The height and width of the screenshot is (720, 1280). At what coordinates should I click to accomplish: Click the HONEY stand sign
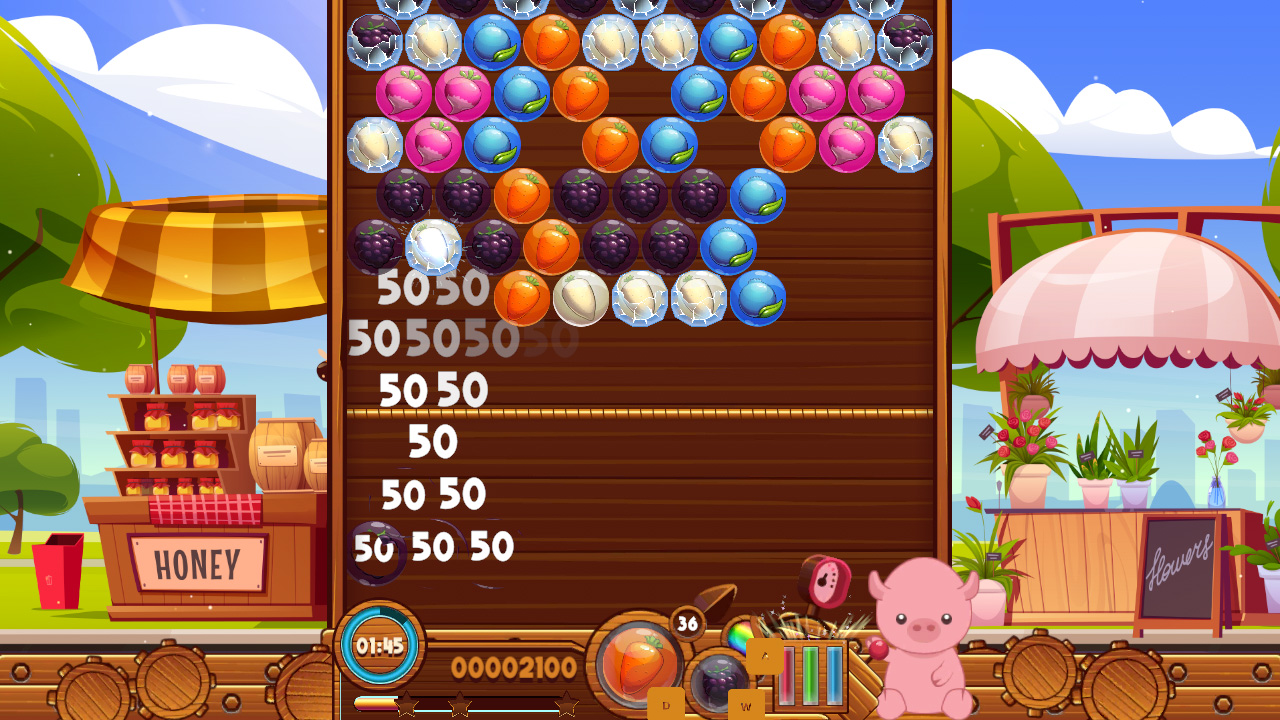coord(195,563)
